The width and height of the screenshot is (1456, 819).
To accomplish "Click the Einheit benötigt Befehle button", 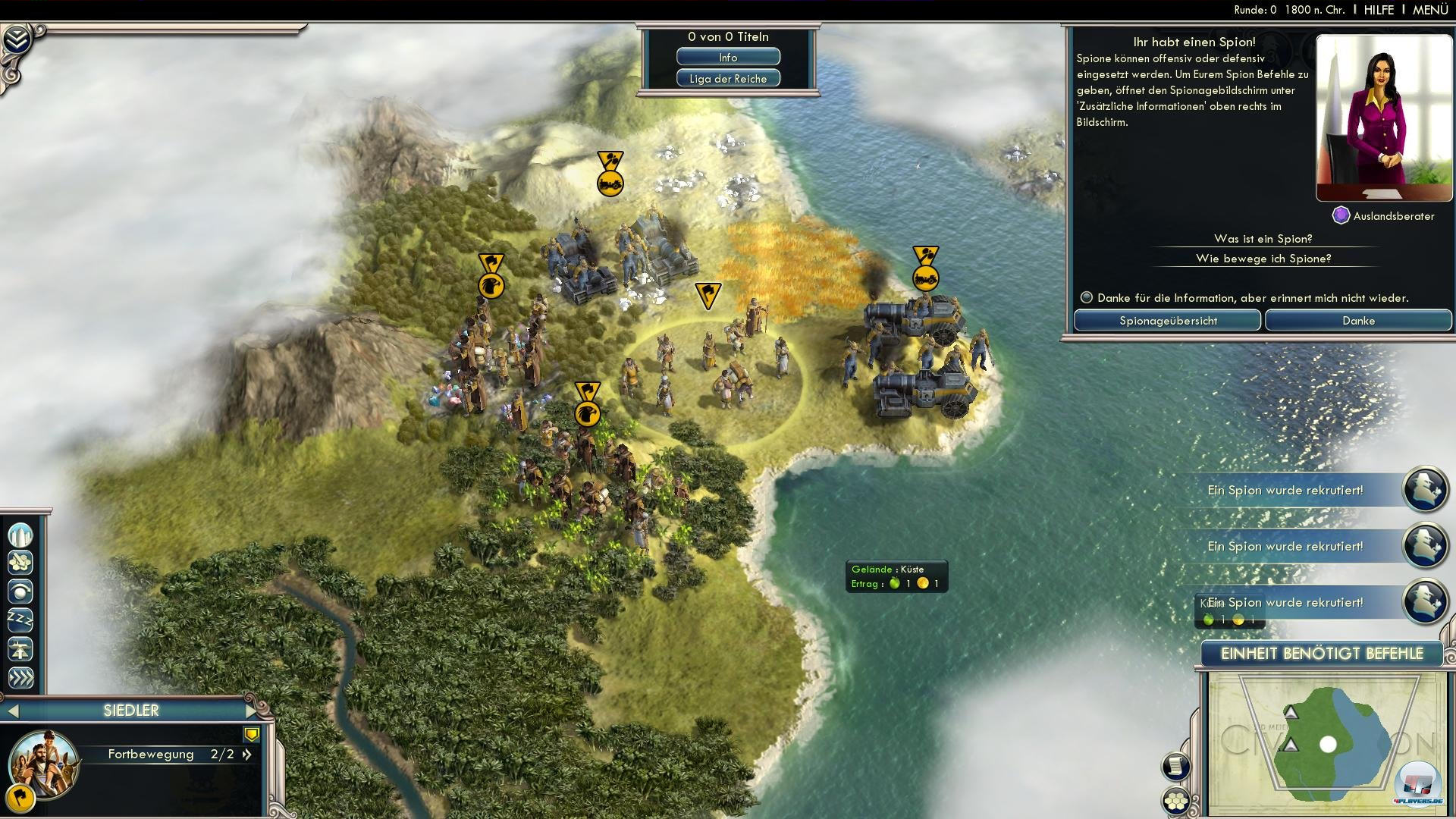I will 1322,654.
